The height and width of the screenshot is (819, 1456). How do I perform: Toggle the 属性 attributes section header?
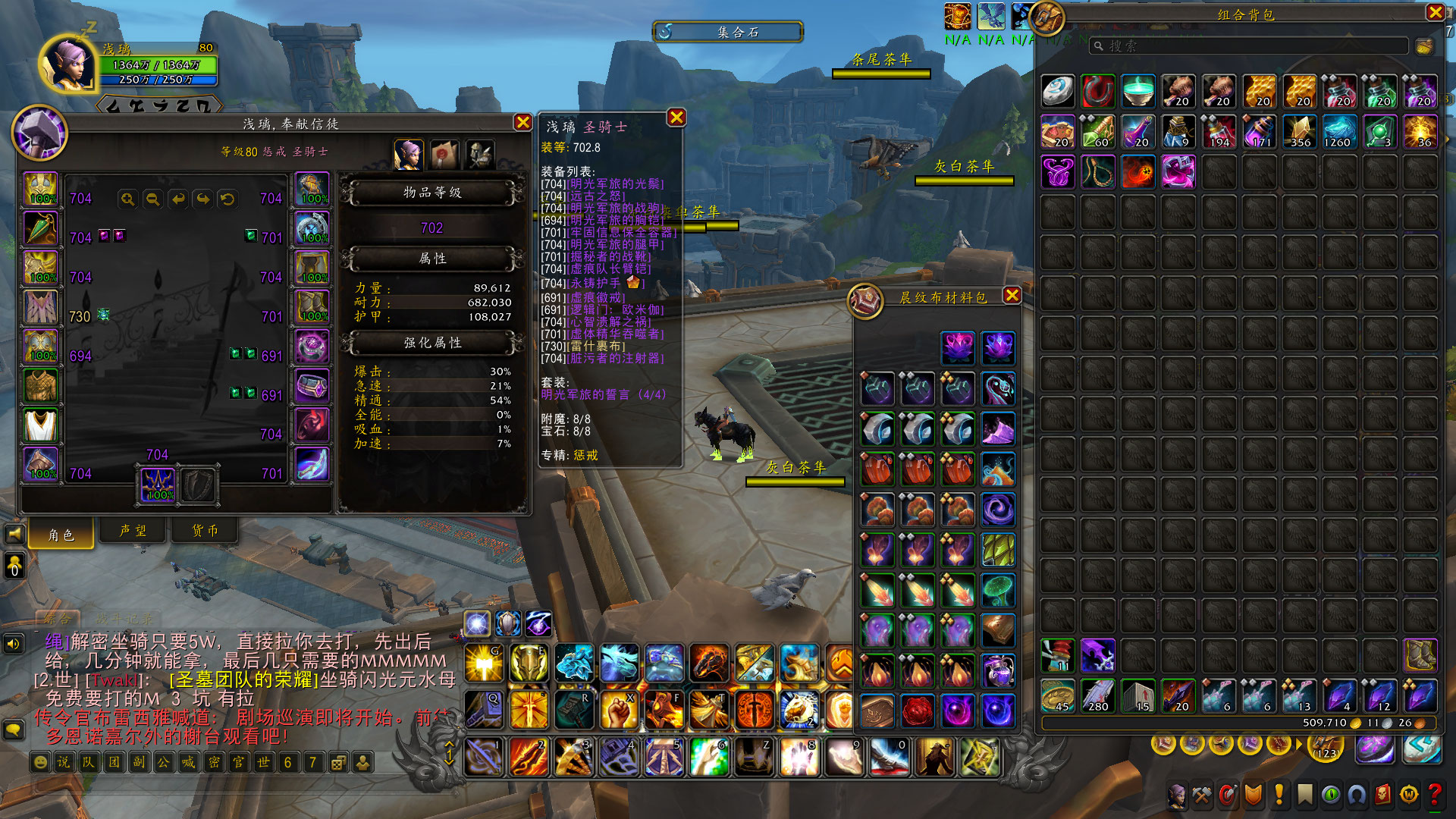tap(432, 259)
